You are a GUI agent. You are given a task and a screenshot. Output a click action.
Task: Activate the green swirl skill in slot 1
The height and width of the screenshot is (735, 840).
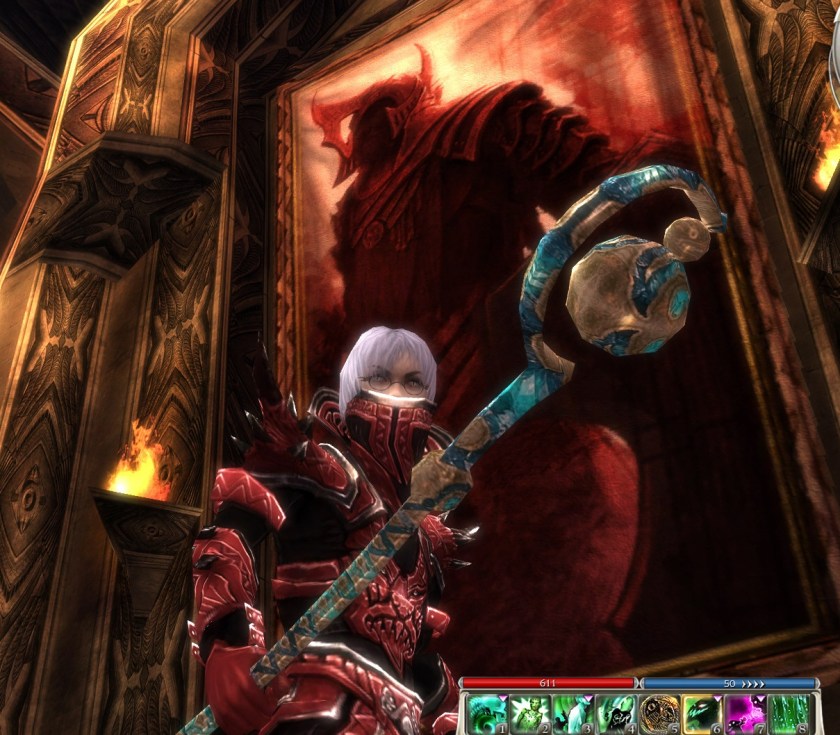click(488, 714)
